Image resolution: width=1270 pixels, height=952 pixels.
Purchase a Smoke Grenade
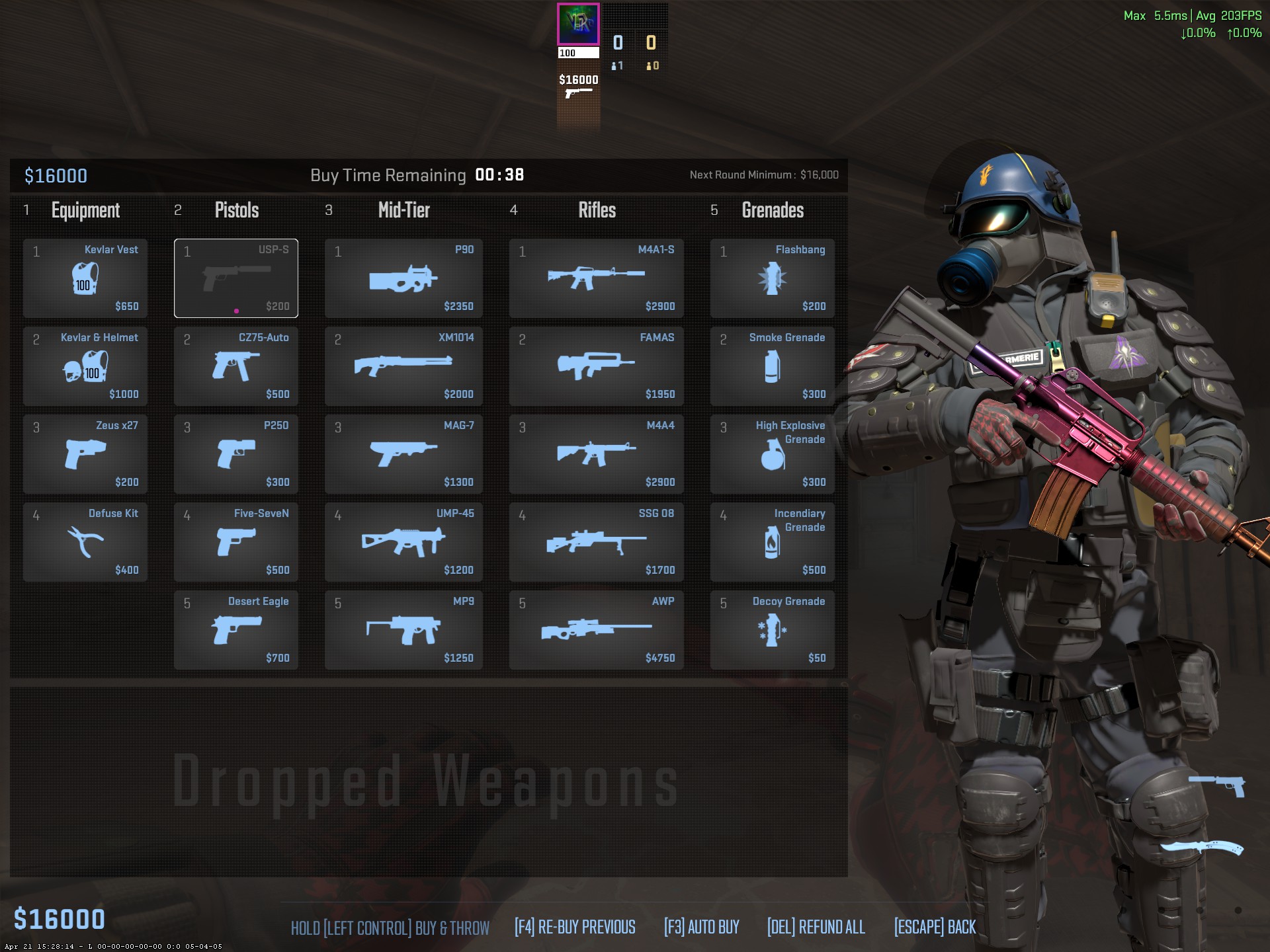(772, 366)
